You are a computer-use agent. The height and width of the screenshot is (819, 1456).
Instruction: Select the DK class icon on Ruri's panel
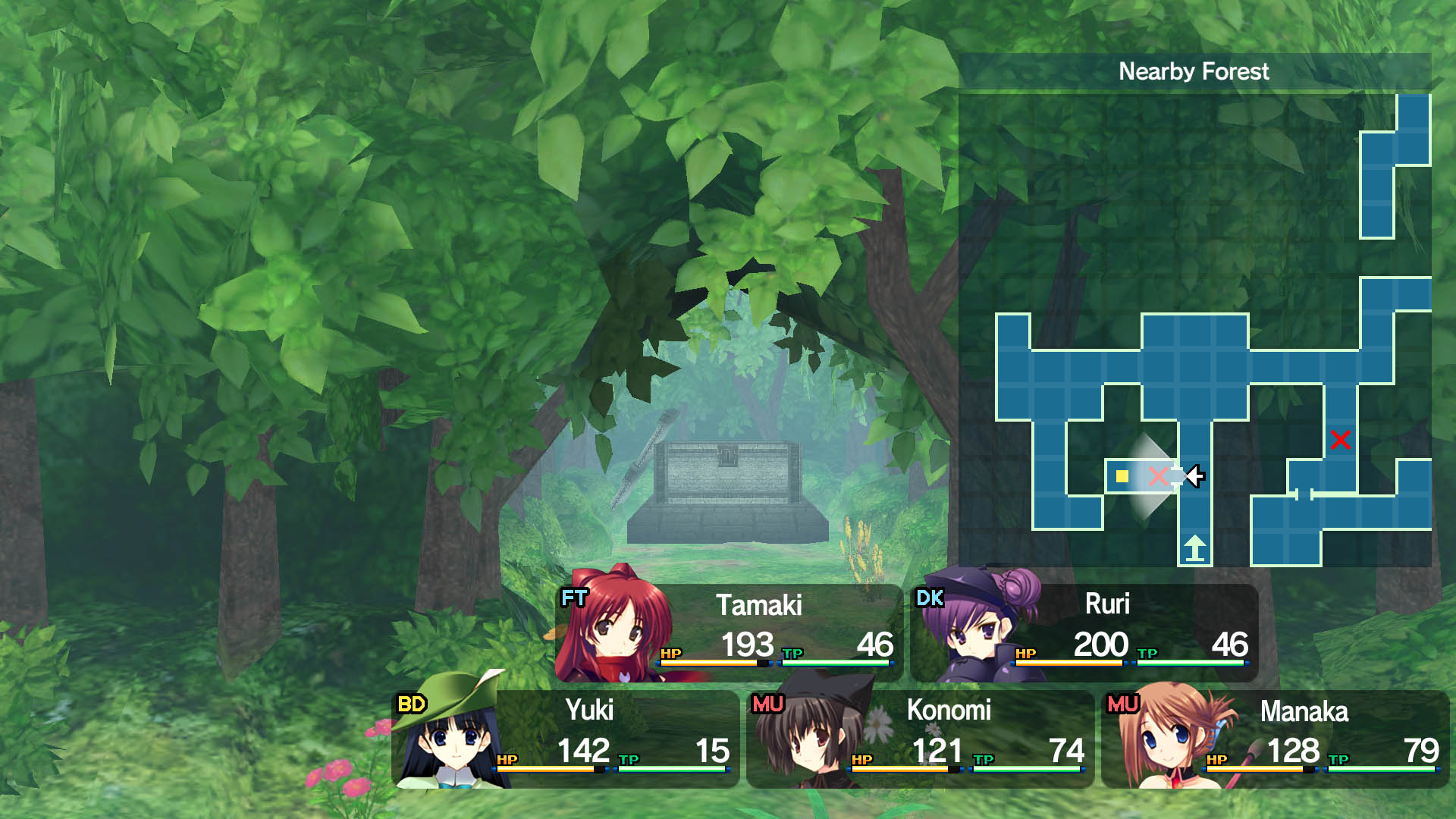pos(931,598)
